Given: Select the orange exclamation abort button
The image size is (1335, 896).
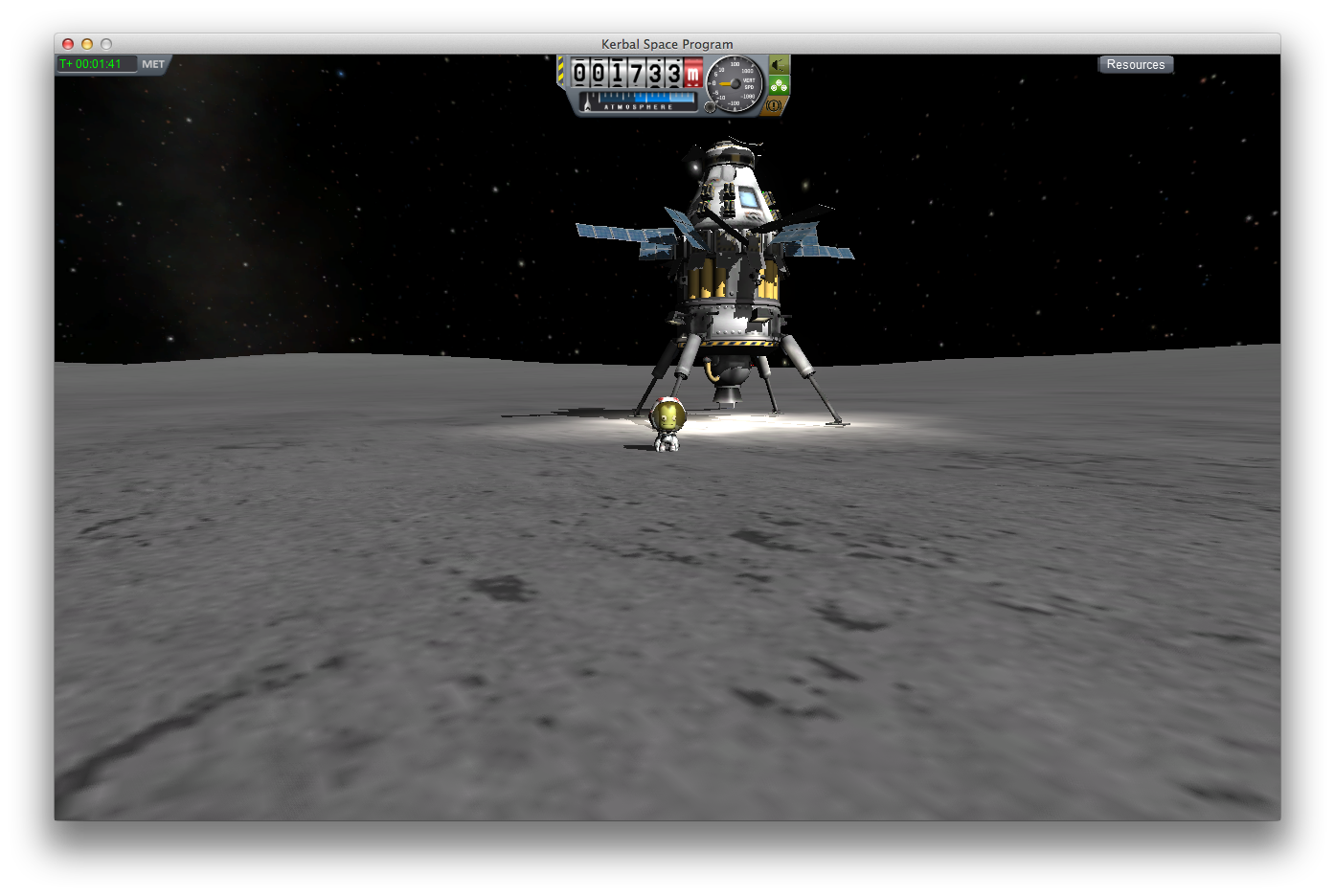Looking at the screenshot, I should 775,105.
